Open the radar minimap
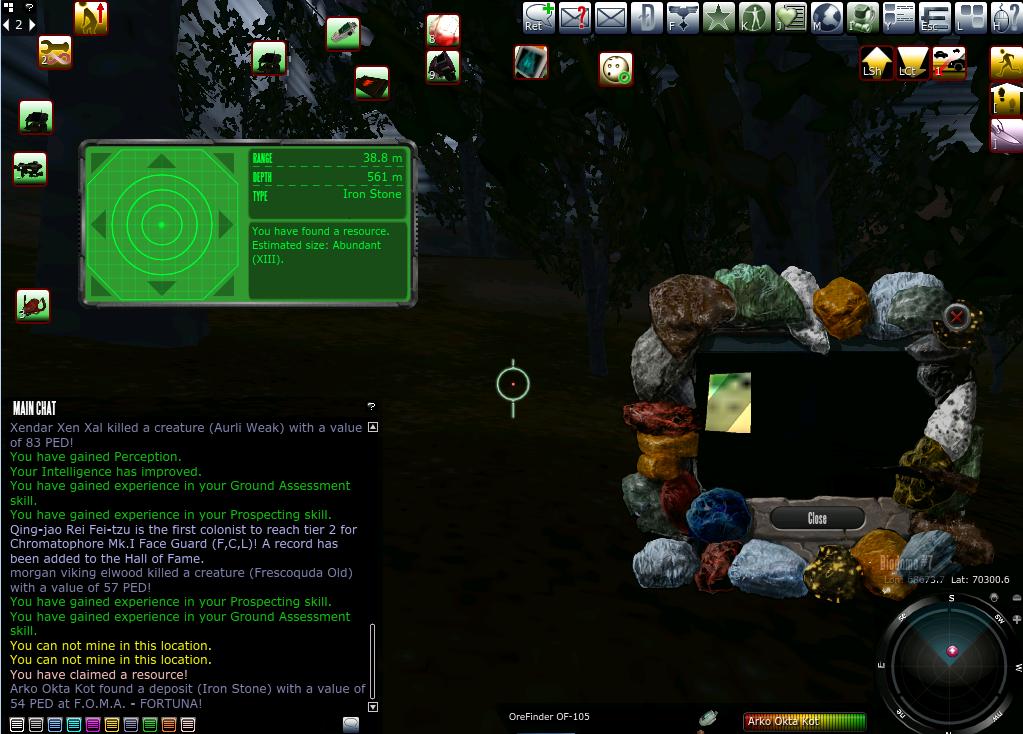Screen dimensions: 1023x734 [x=950, y=655]
